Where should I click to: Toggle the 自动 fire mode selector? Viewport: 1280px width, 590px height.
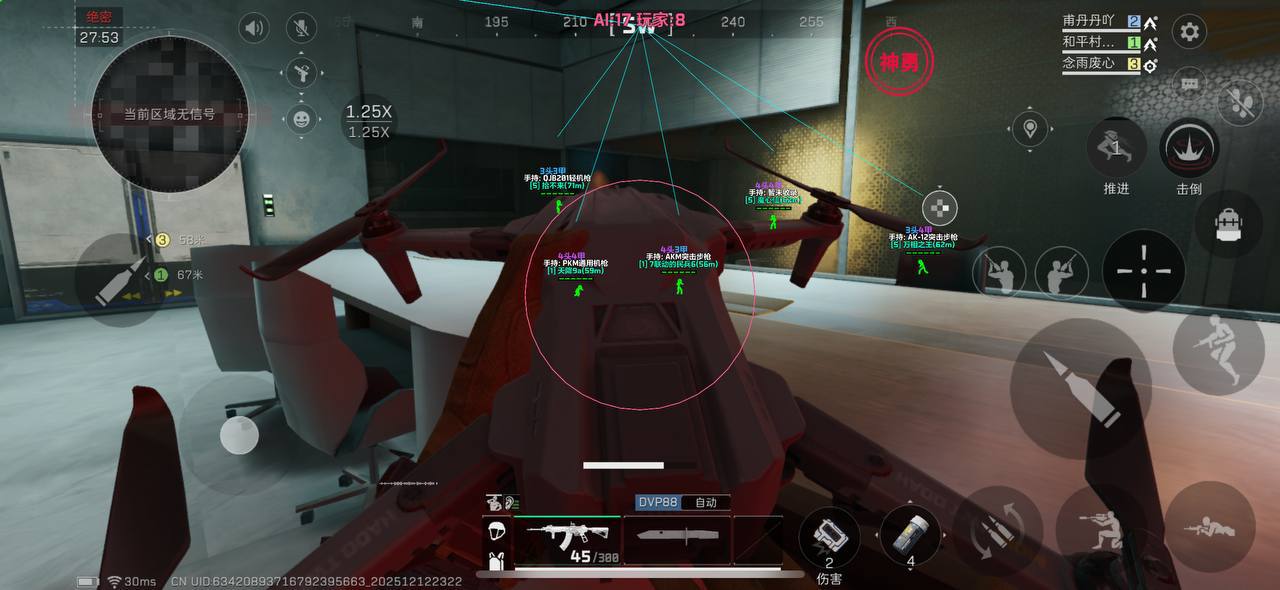coord(706,502)
